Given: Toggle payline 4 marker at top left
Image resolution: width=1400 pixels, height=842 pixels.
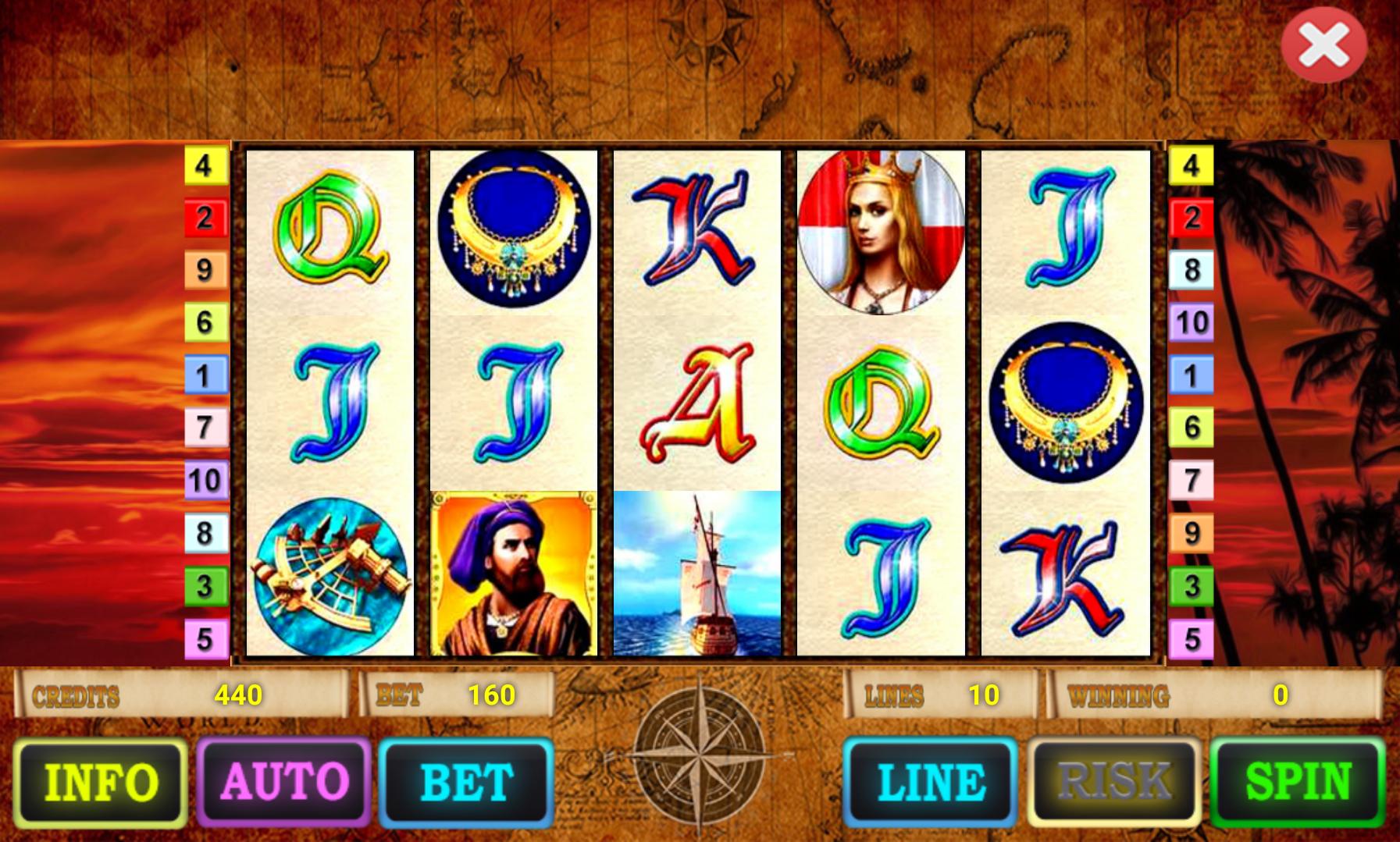Looking at the screenshot, I should (x=205, y=166).
